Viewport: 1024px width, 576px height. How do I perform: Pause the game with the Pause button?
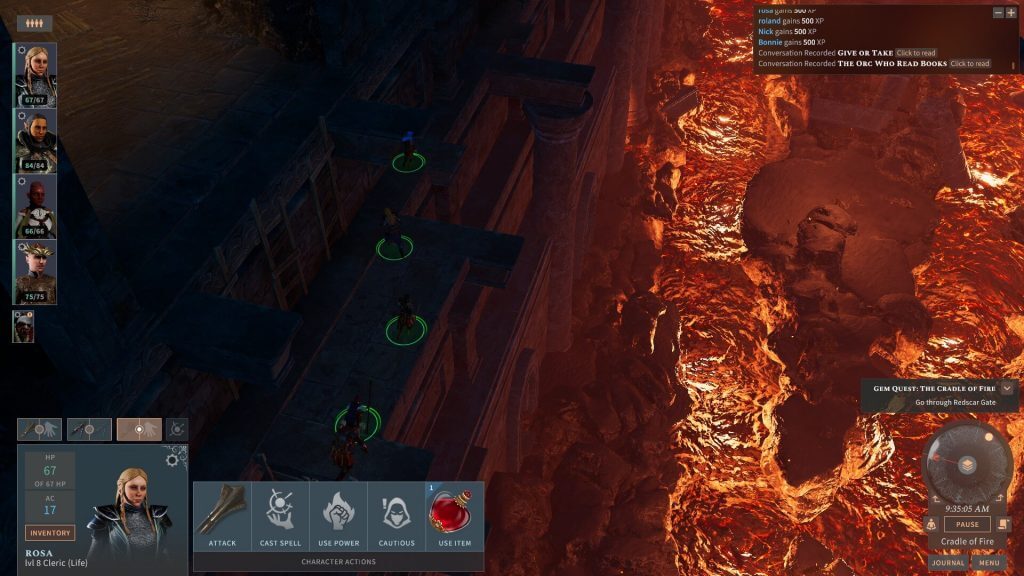[x=967, y=524]
